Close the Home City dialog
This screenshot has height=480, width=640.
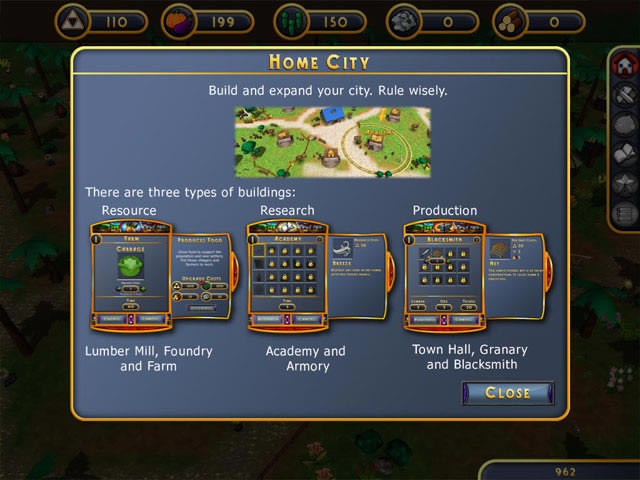pyautogui.click(x=507, y=393)
